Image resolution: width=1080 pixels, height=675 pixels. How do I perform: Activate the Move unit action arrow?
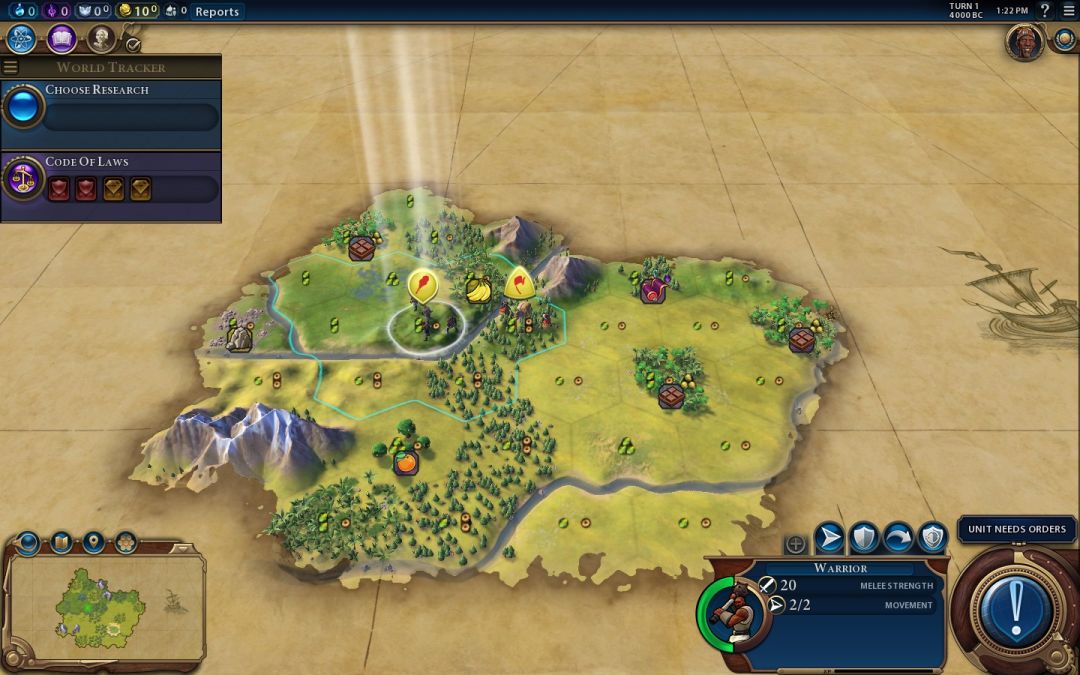pyautogui.click(x=829, y=538)
